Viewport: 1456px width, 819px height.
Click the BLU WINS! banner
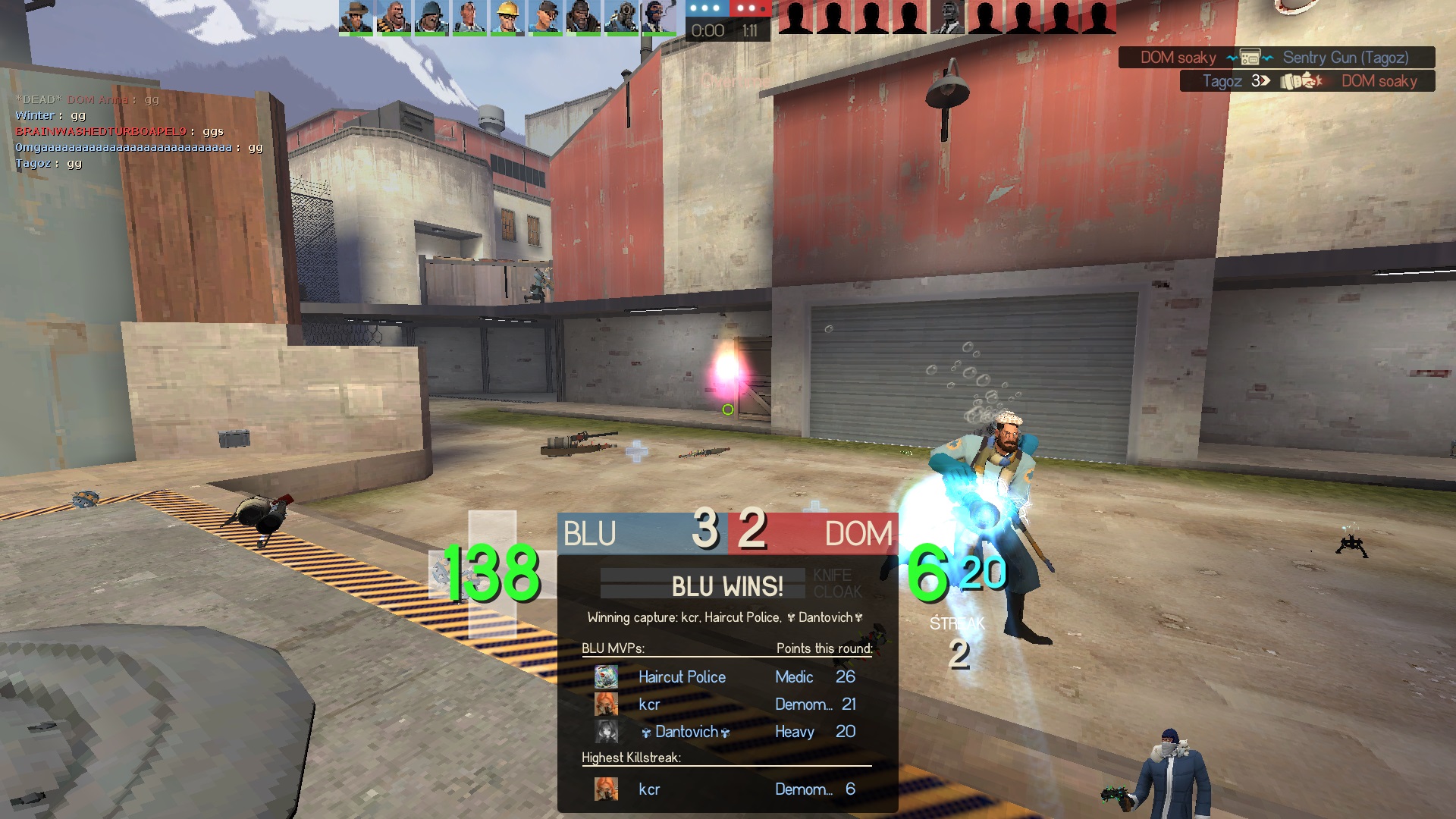pos(726,586)
